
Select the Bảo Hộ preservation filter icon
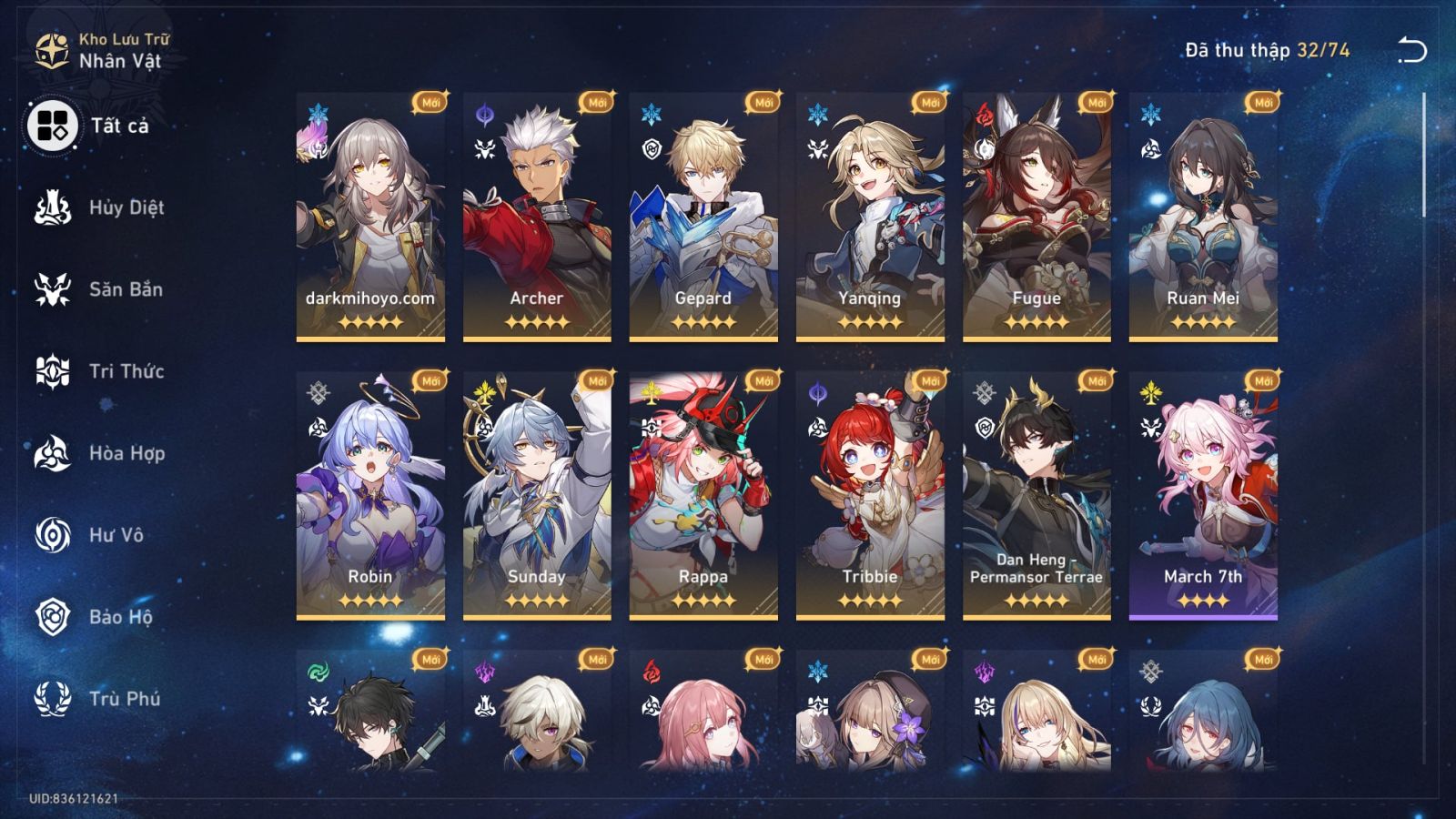tap(52, 617)
